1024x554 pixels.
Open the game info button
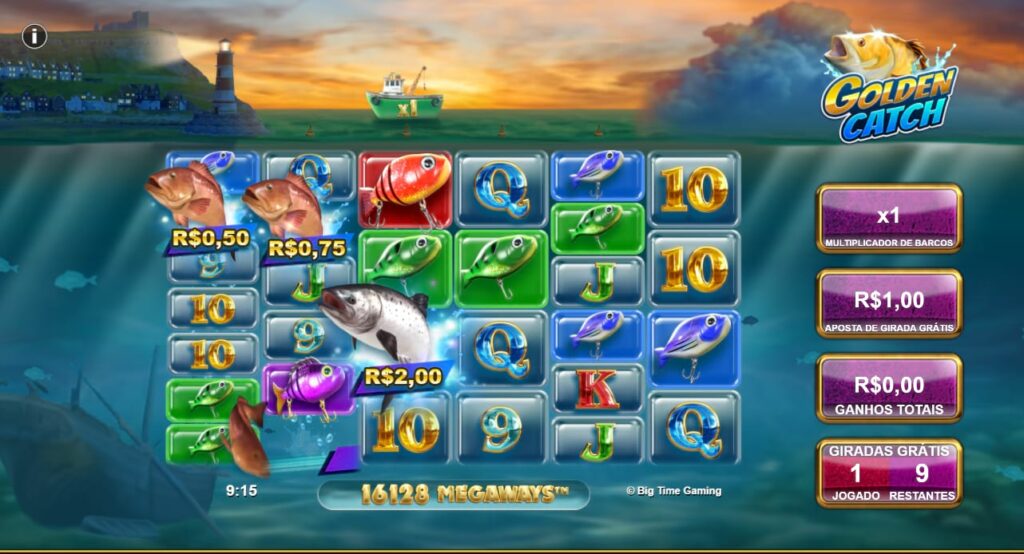[x=35, y=37]
